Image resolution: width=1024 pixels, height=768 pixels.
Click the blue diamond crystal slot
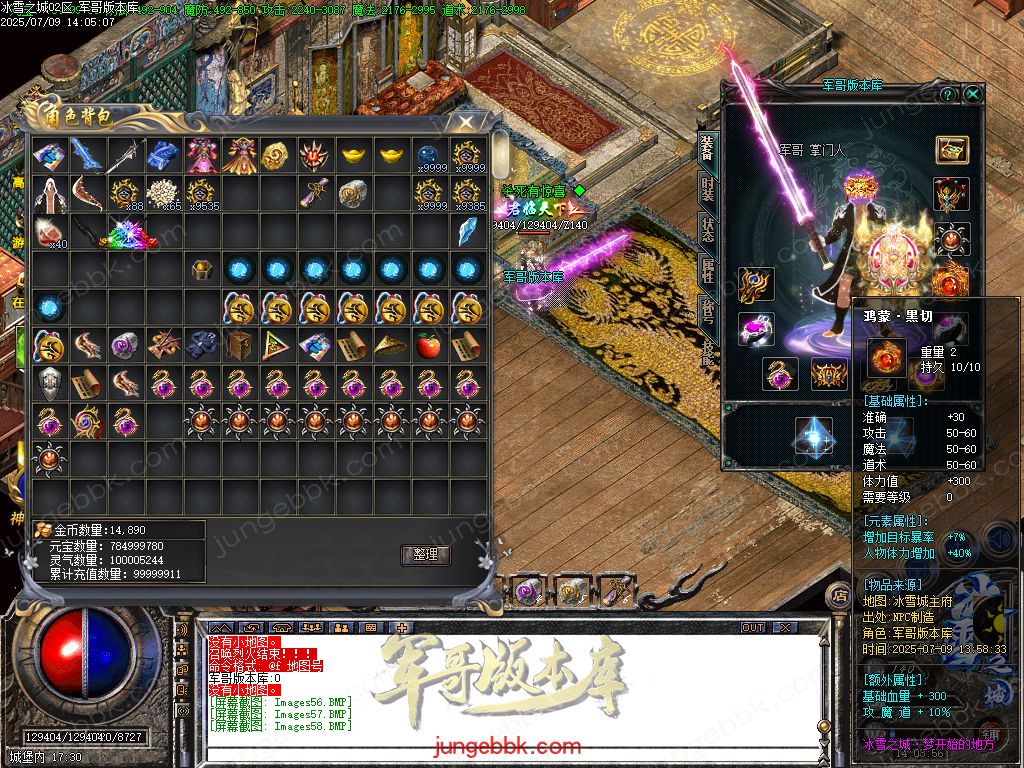[x=813, y=434]
